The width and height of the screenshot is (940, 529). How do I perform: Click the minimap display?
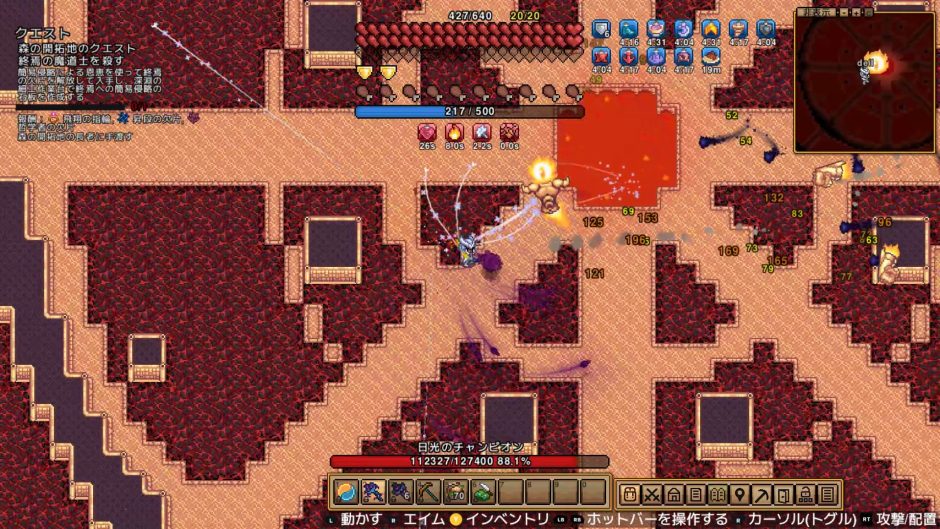[x=865, y=83]
